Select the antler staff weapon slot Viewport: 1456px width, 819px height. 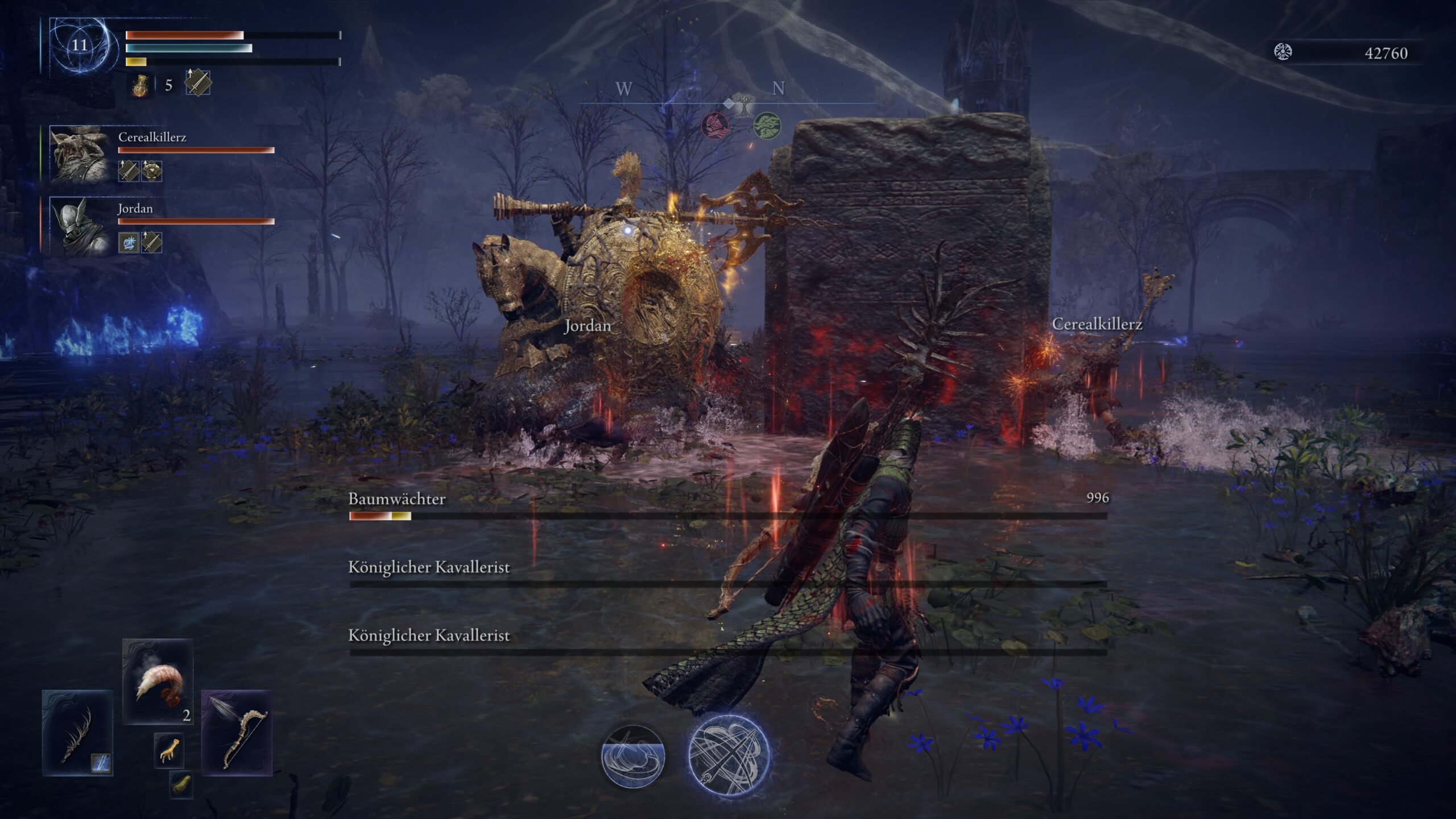click(77, 733)
